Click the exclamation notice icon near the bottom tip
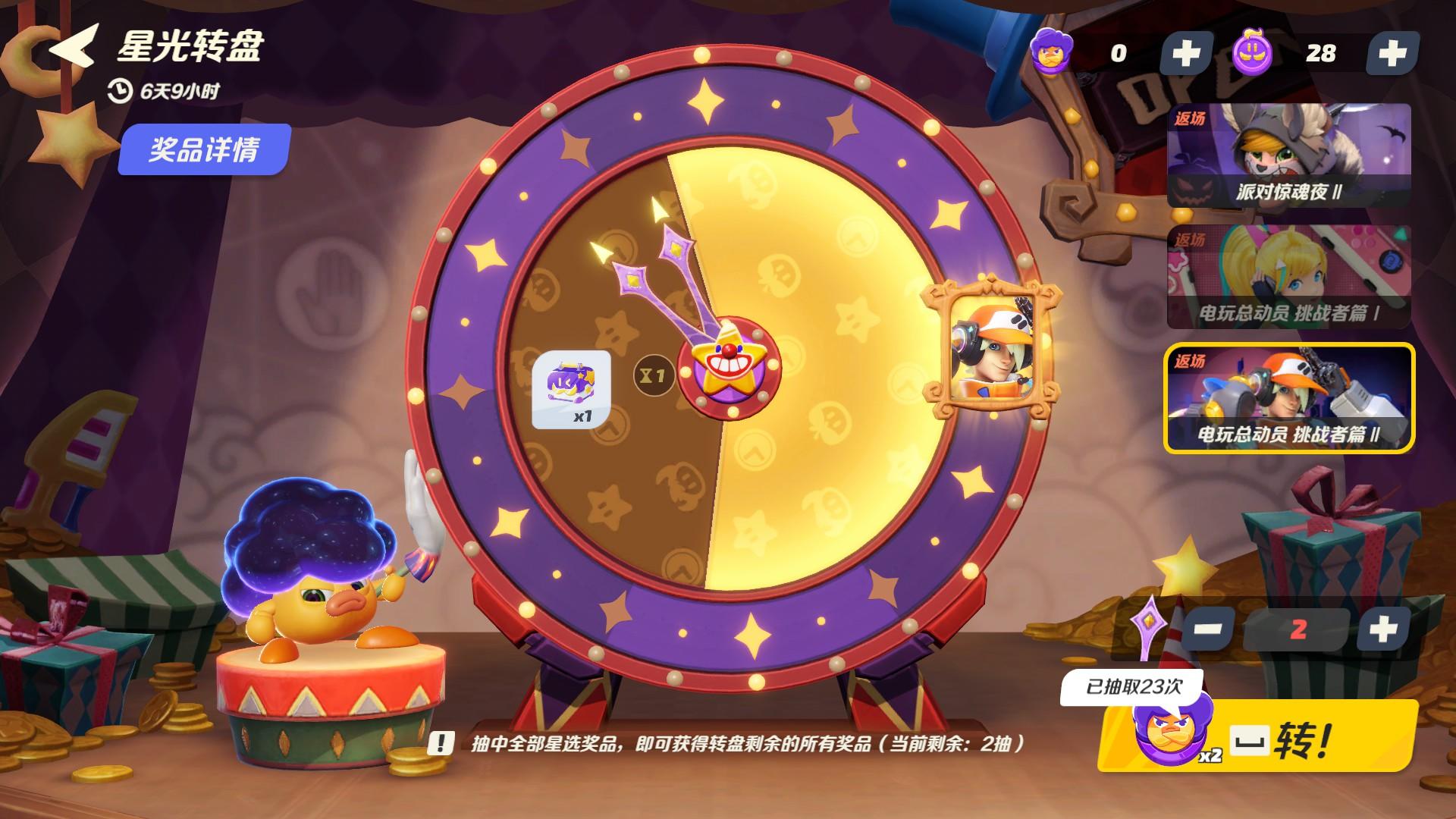Screen dimensions: 1456x819 [441, 743]
